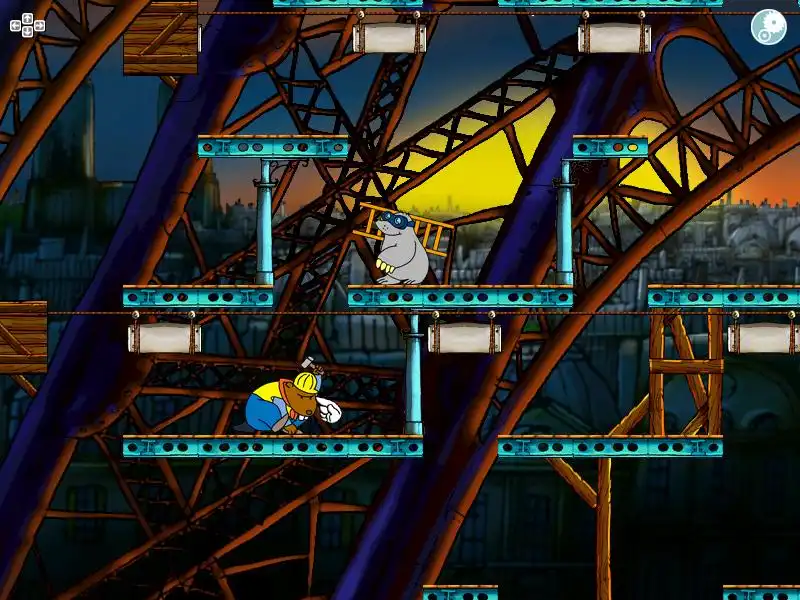Open the round gear settings button
Image resolution: width=800 pixels, height=600 pixels.
(768, 27)
